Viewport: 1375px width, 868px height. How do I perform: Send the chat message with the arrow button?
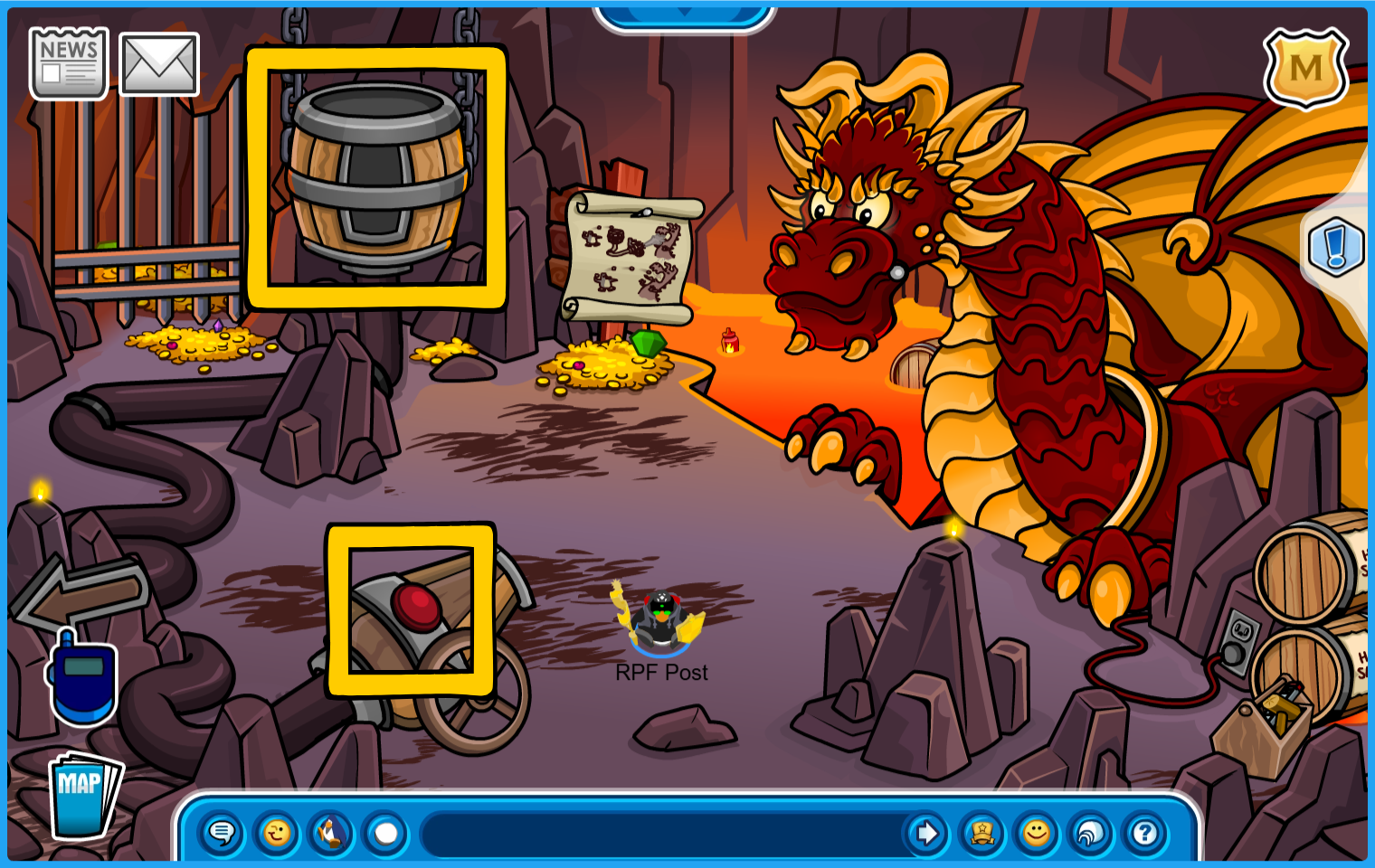(x=926, y=833)
